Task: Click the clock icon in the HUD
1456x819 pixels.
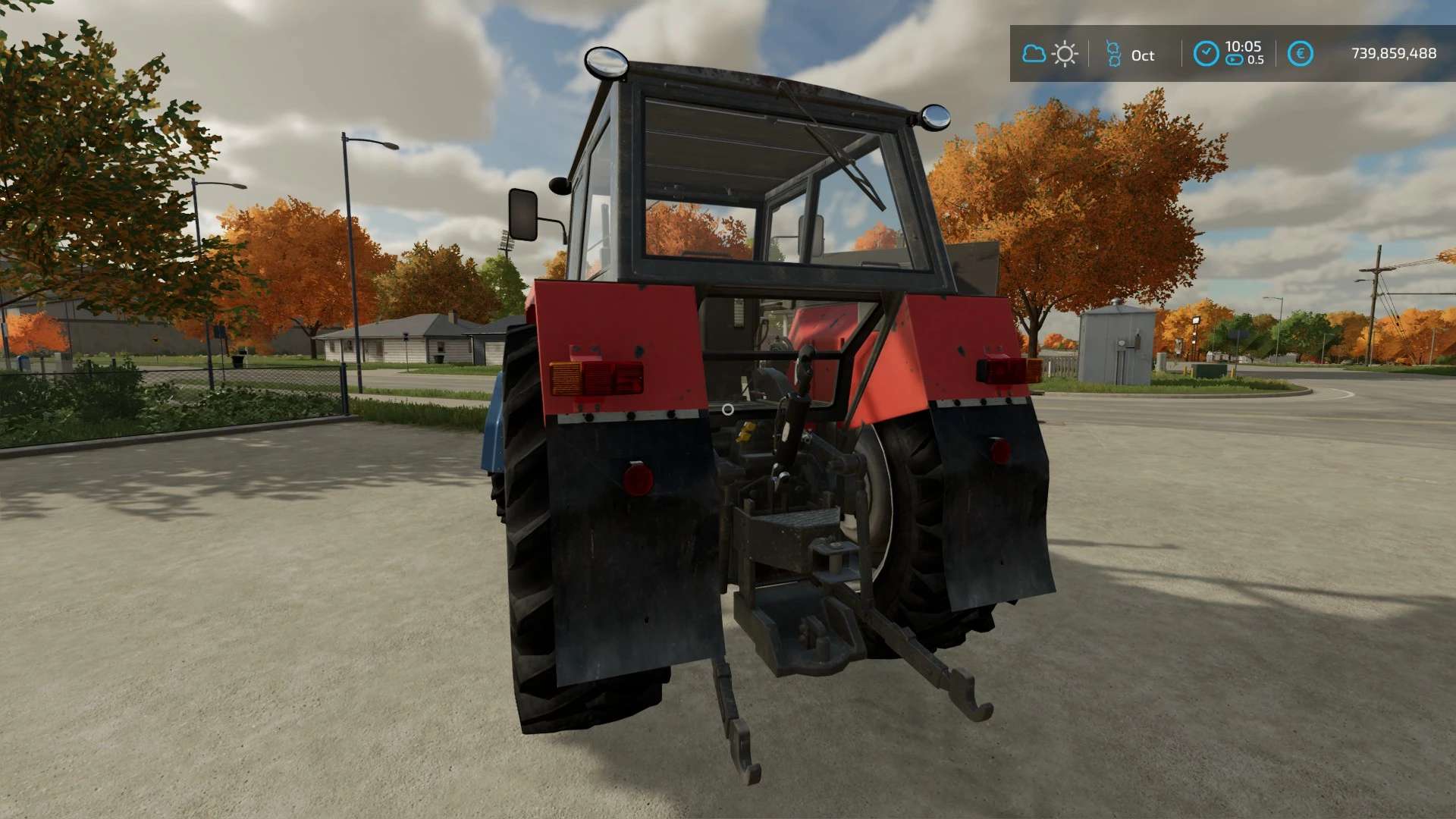Action: click(1206, 54)
